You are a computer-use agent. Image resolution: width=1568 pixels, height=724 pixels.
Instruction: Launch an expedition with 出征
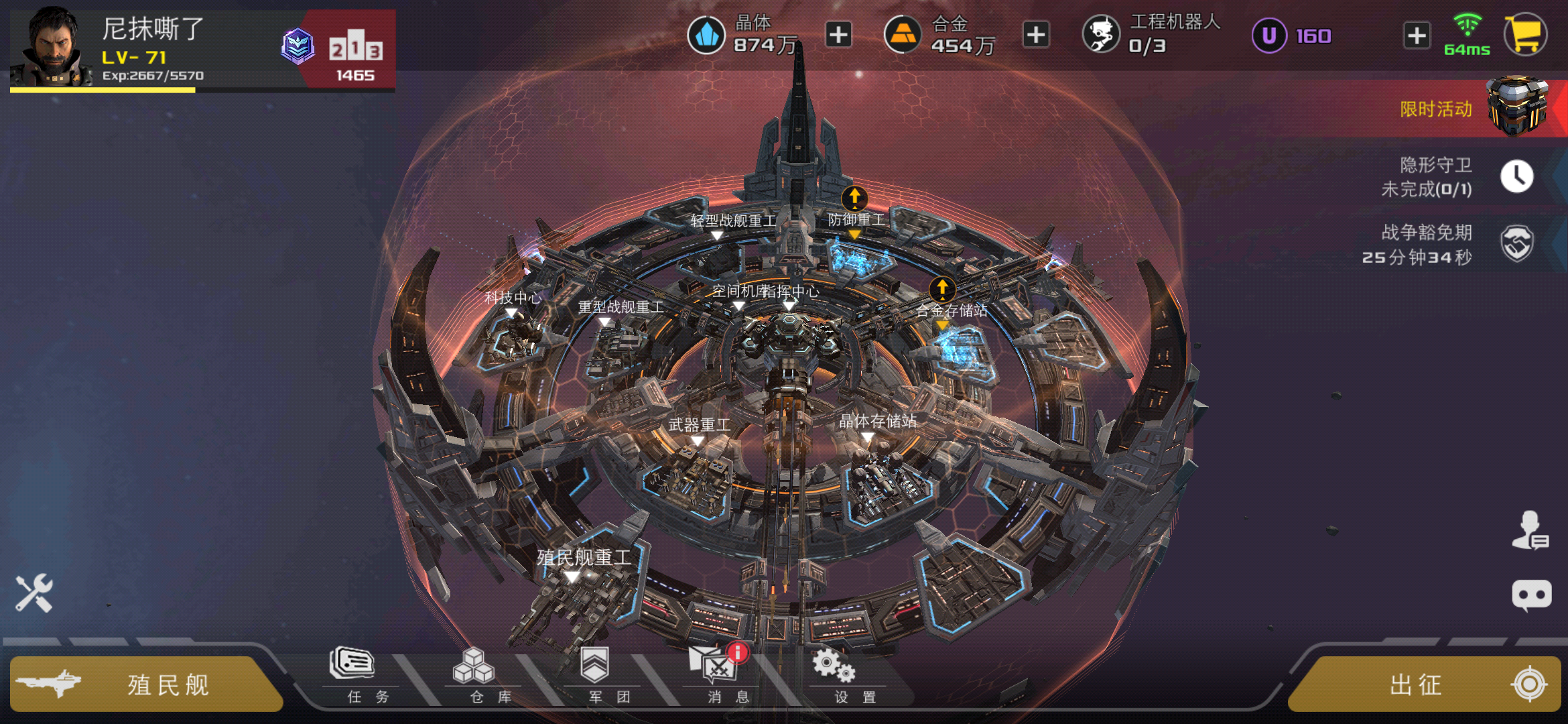[1424, 684]
